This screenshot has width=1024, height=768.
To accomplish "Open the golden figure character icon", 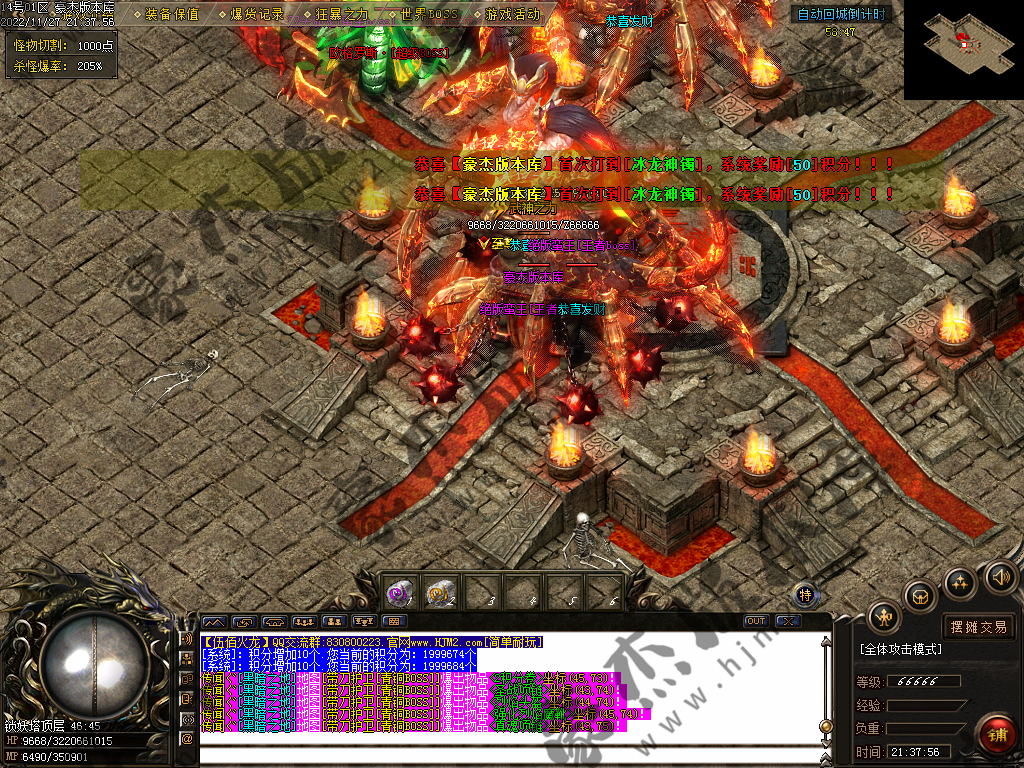I will [885, 617].
